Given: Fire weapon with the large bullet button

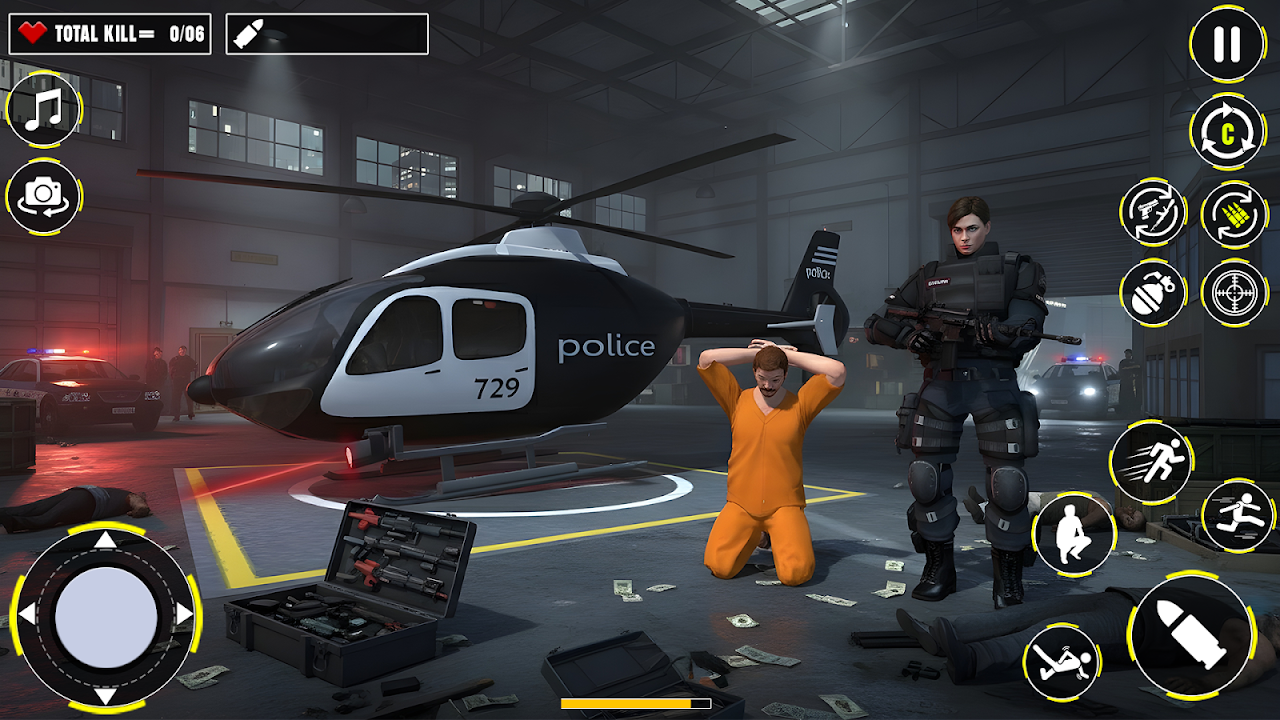Looking at the screenshot, I should tap(1192, 634).
